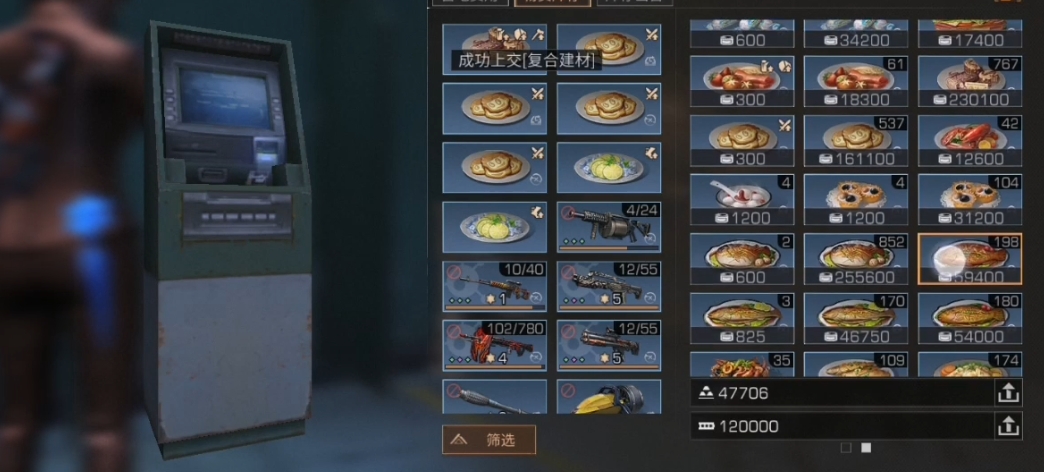Viewport: 1044px width, 472px height.
Task: Select the highlighted fish dish priced 59400
Action: (969, 259)
